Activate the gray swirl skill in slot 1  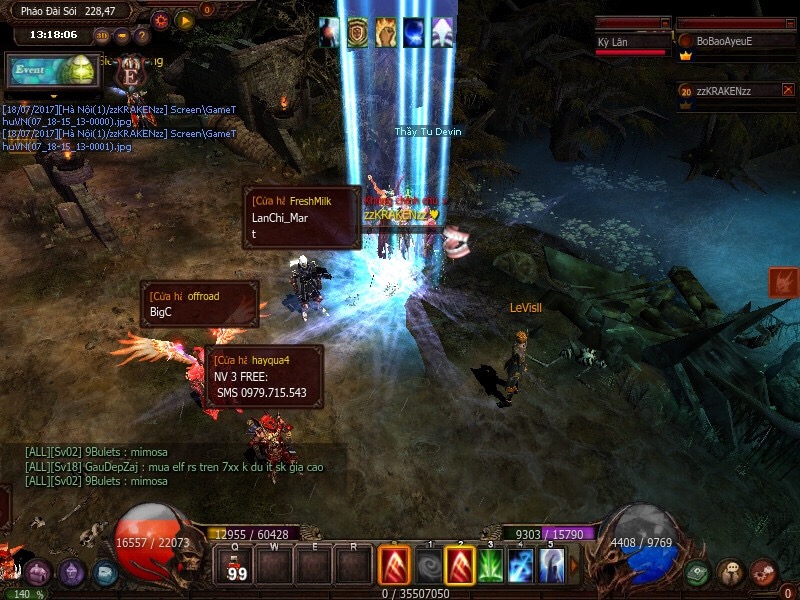point(429,566)
